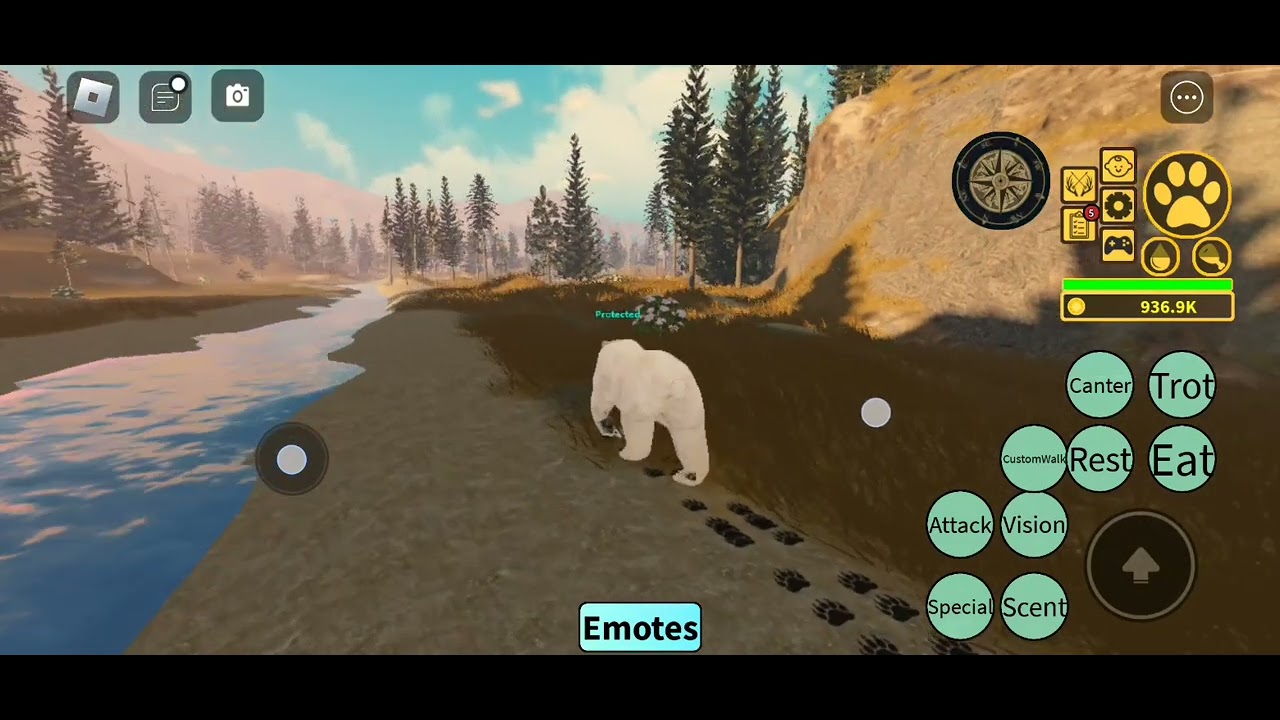Trigger the Attack action

click(x=960, y=524)
